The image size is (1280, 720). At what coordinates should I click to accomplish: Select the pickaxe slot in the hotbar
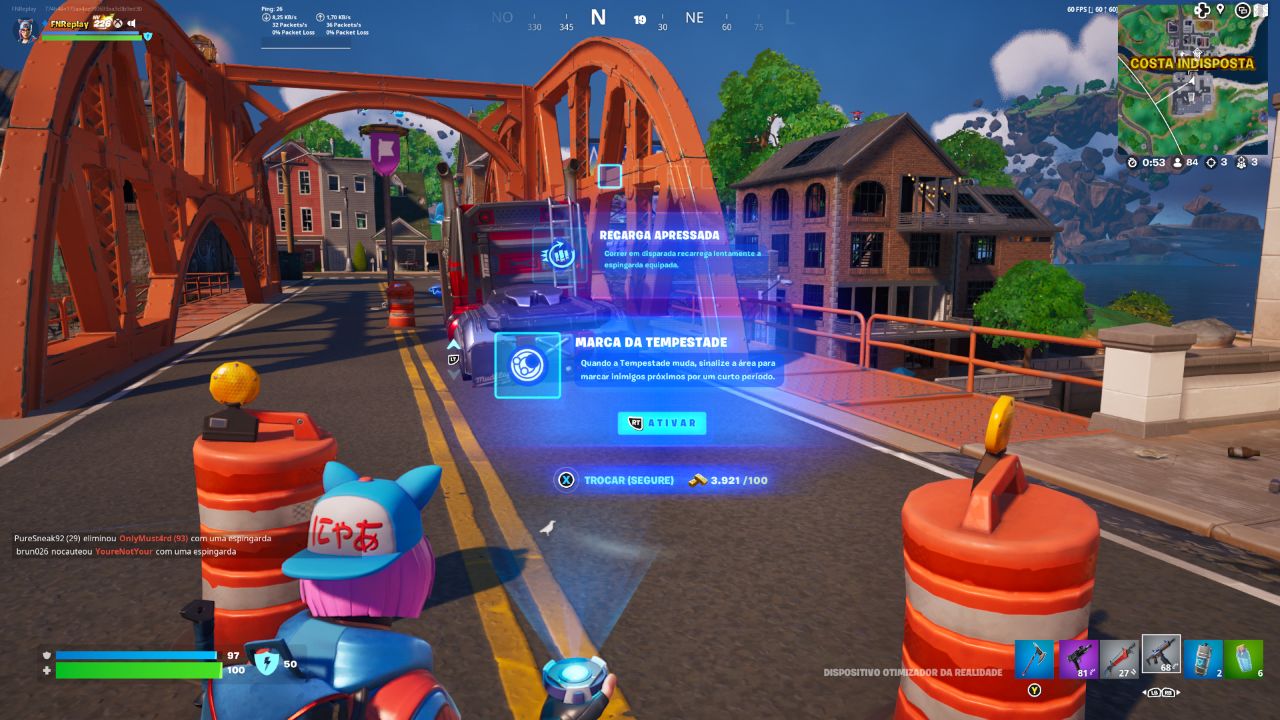[x=1035, y=658]
